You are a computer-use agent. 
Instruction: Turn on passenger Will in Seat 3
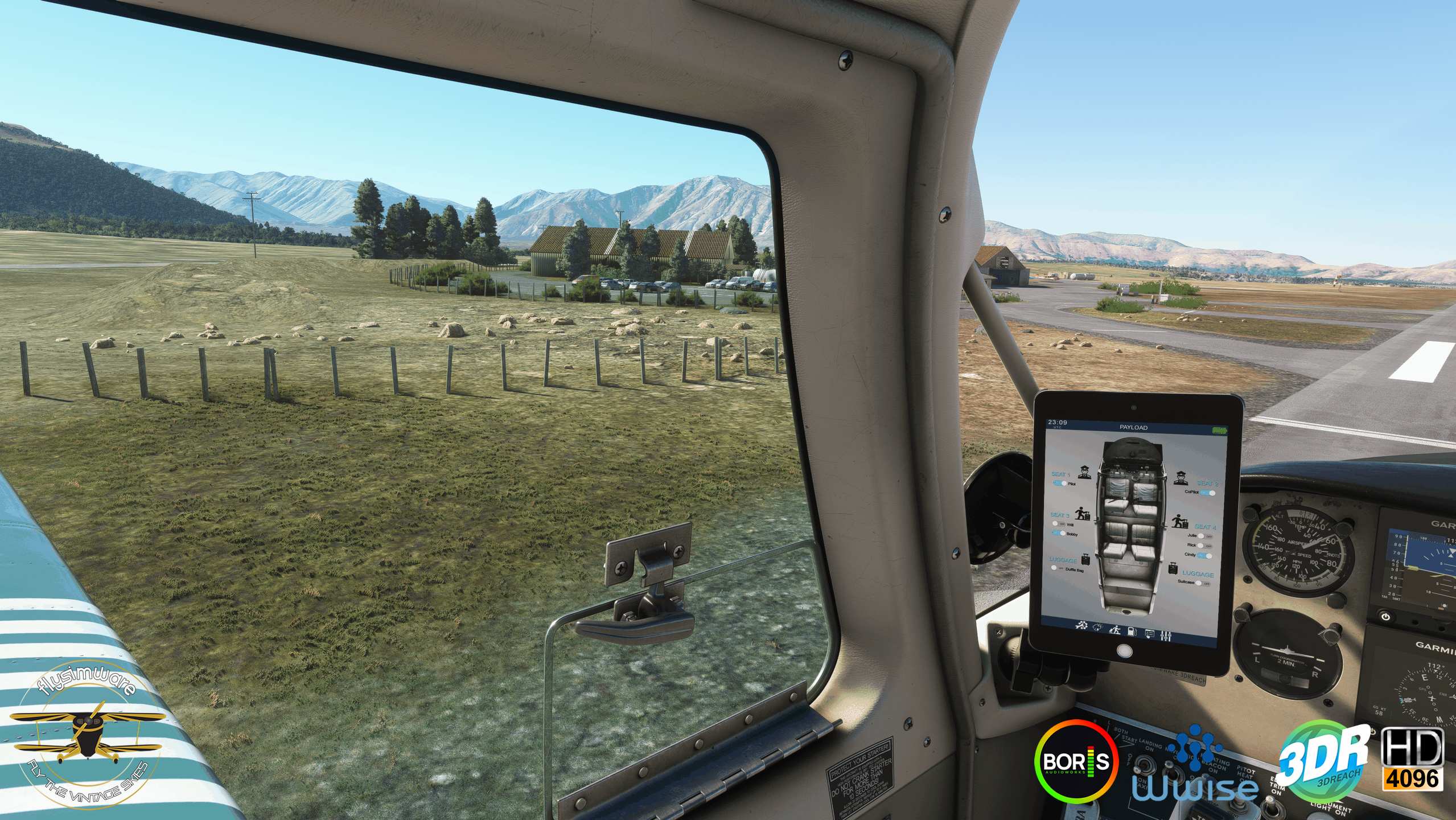coord(1058,524)
